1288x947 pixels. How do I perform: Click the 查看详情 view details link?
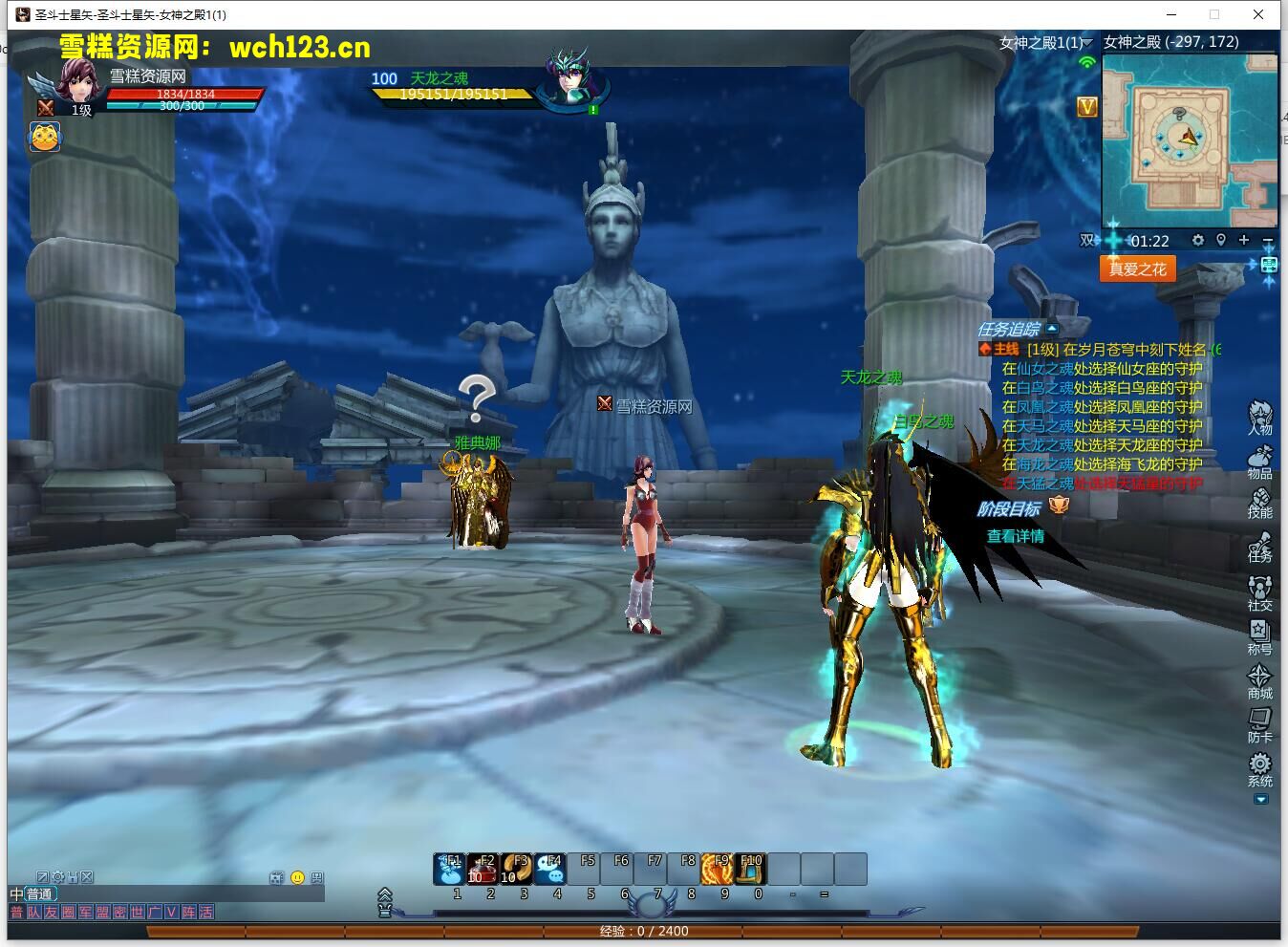1015,536
